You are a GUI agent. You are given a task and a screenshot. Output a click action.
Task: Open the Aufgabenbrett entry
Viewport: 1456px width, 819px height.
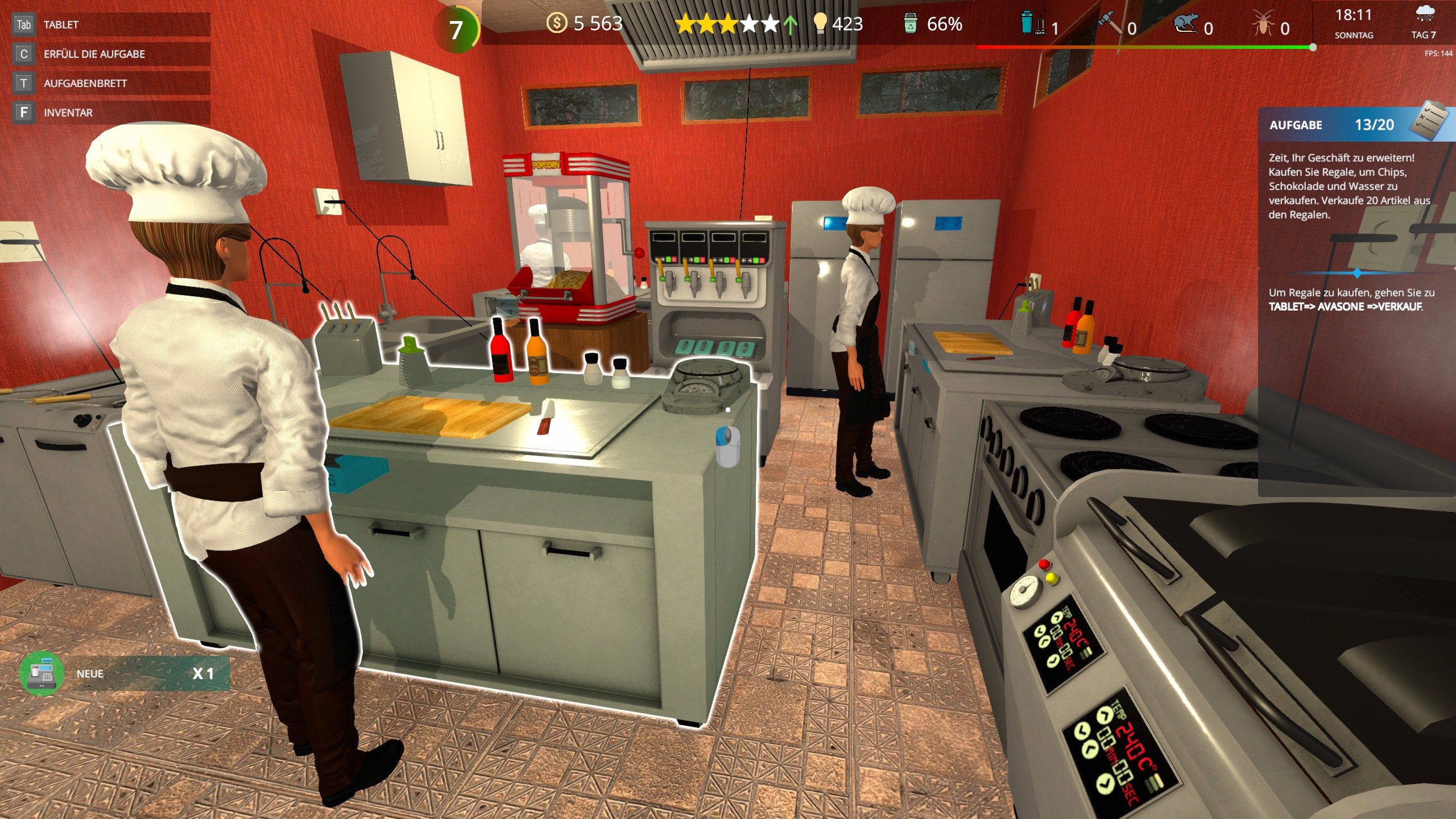click(x=111, y=84)
